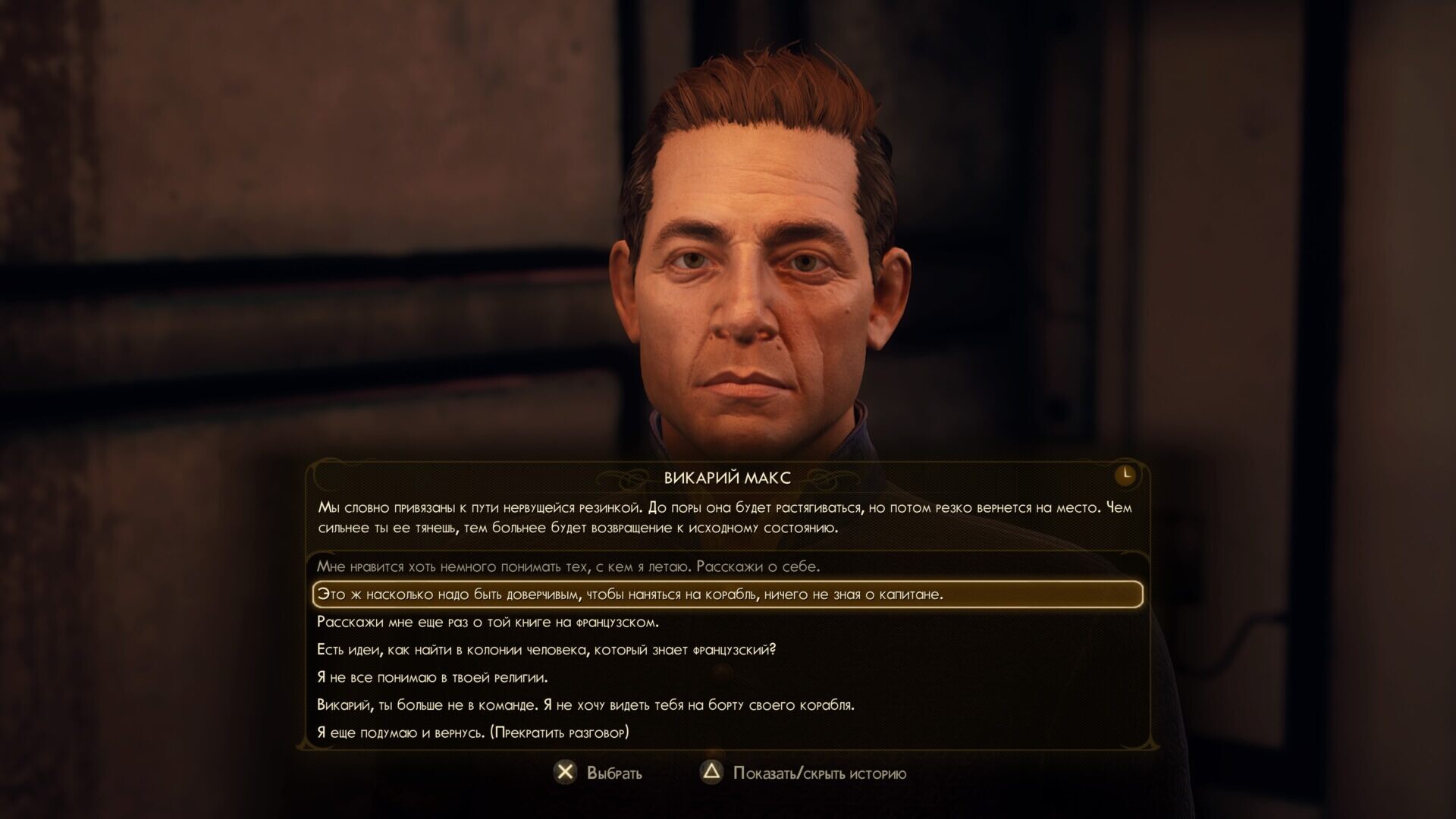Choose the reply about not understanding his religion
Screen dimensions: 1456x819
point(431,677)
